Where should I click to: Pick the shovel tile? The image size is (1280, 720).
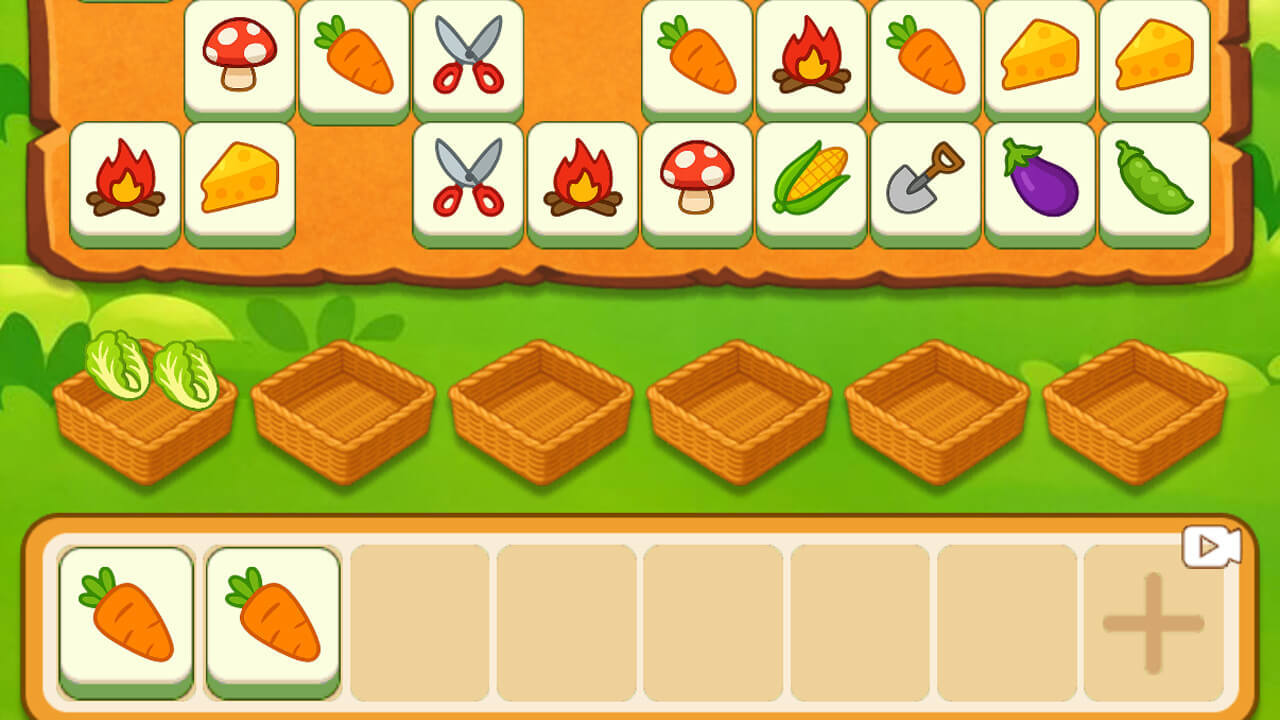925,180
